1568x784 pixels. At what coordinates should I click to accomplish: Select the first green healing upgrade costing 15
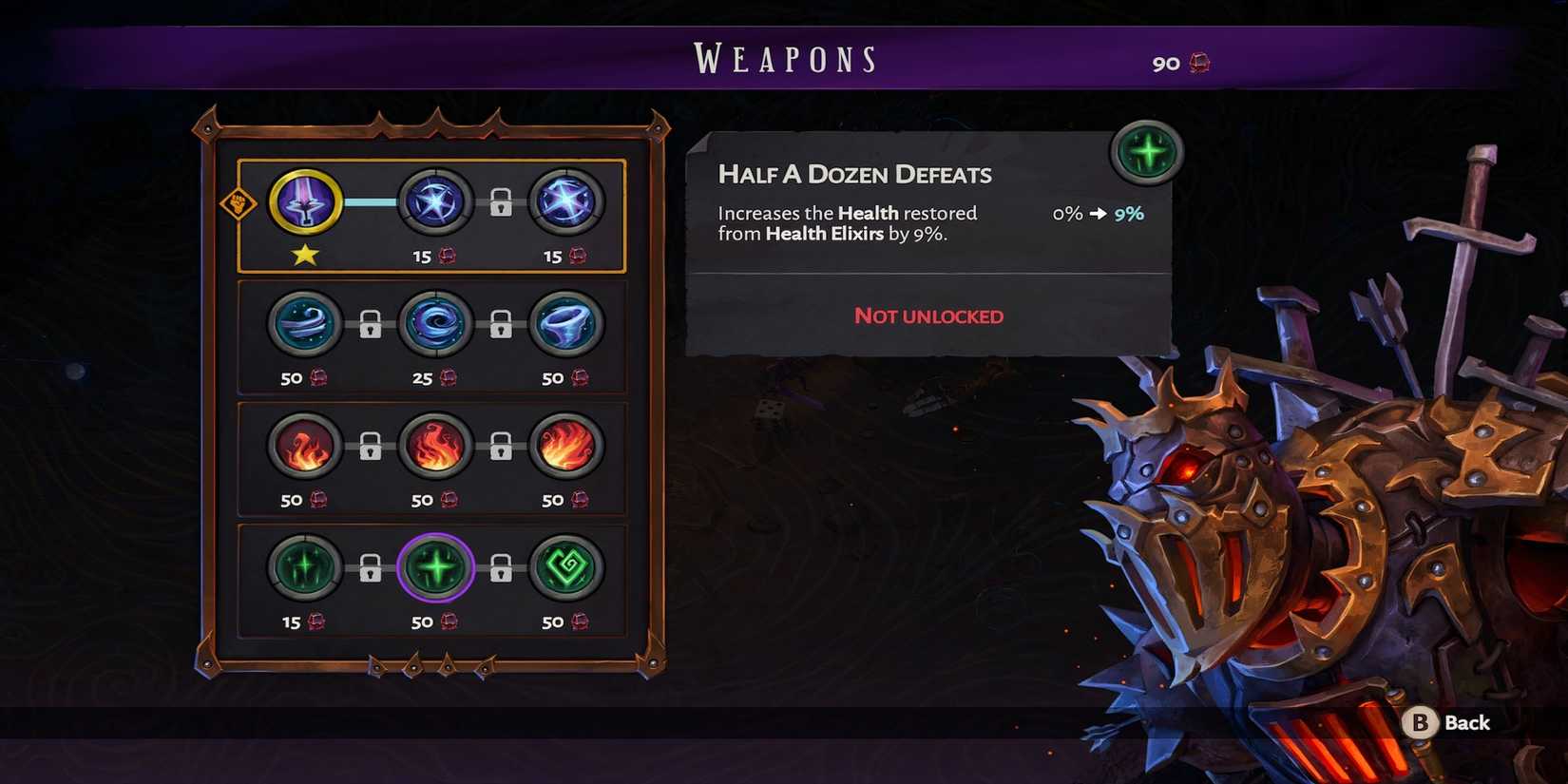tap(305, 568)
